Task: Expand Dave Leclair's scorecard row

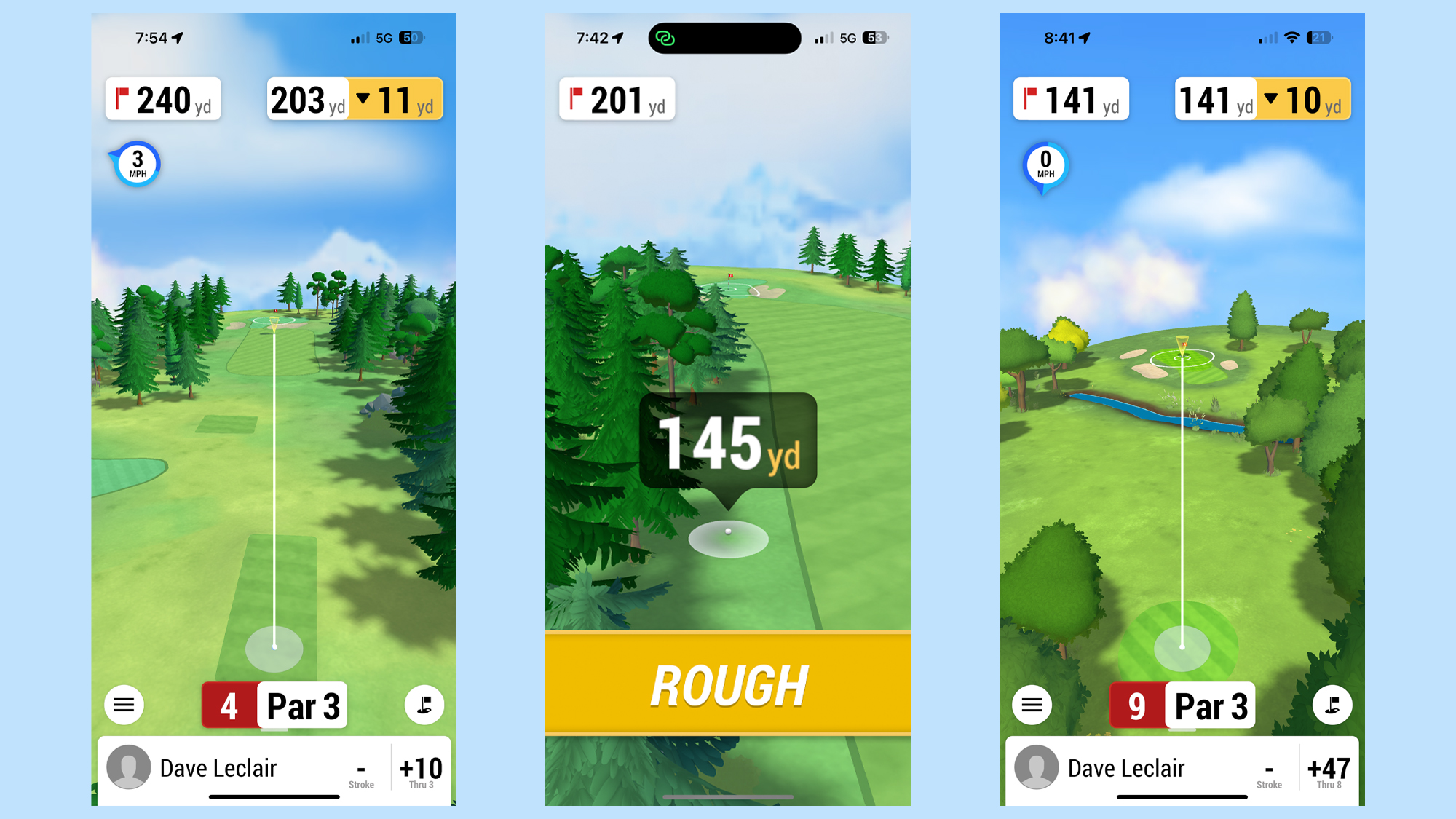Action: pos(218,767)
